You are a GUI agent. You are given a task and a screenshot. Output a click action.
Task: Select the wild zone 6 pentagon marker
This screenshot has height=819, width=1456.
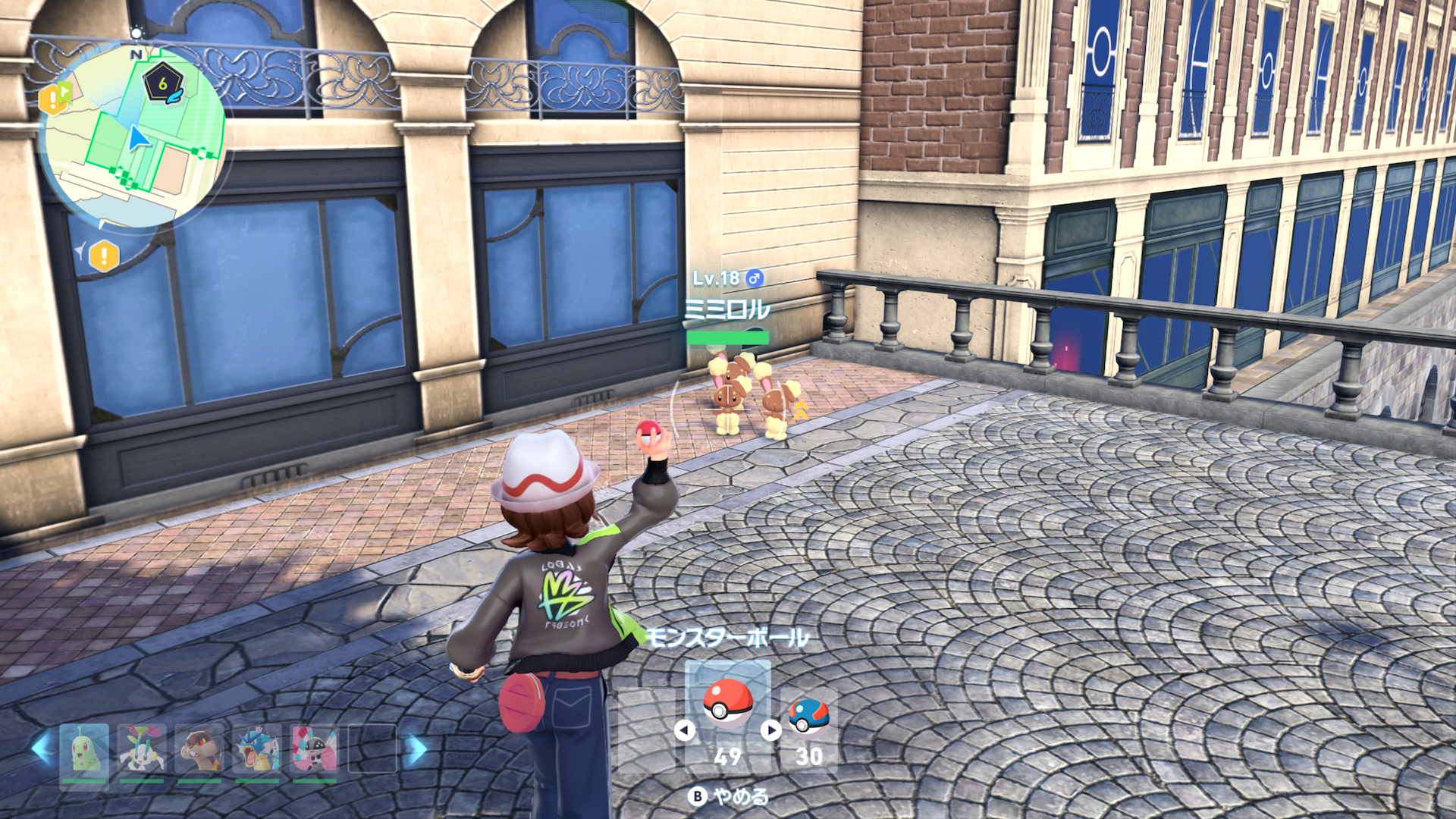pos(162,84)
